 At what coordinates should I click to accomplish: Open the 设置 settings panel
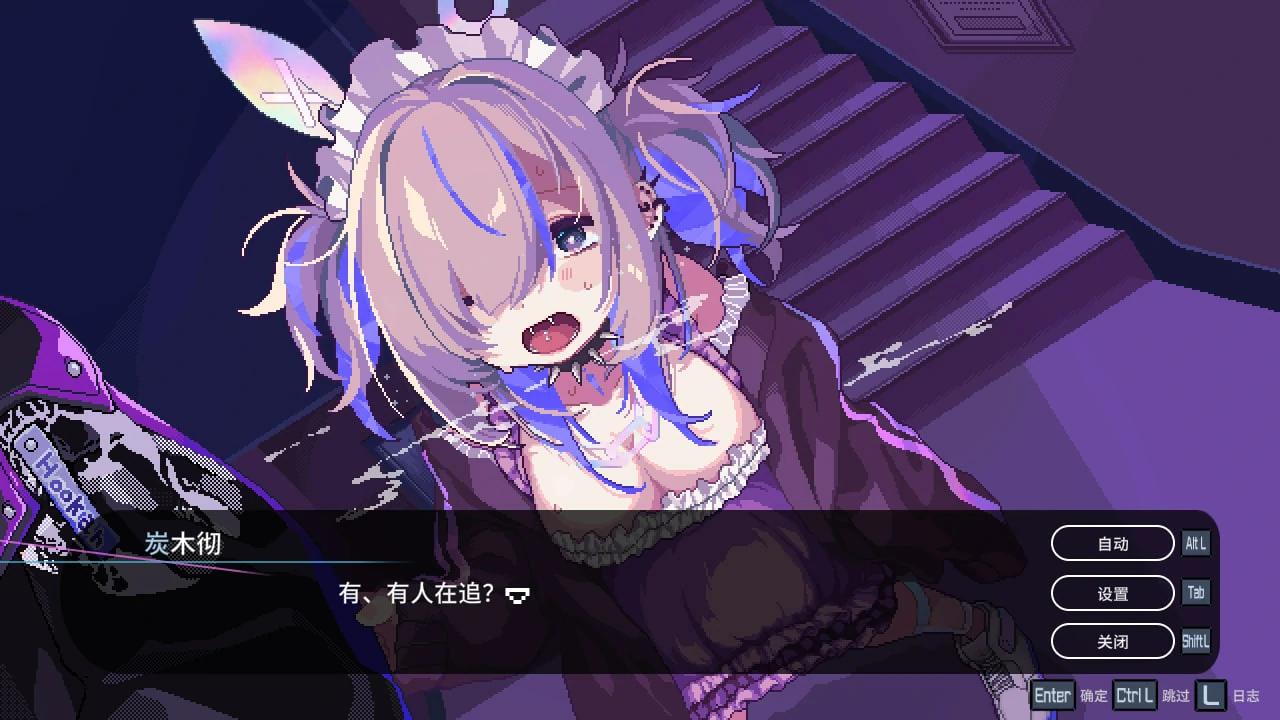tap(1112, 592)
